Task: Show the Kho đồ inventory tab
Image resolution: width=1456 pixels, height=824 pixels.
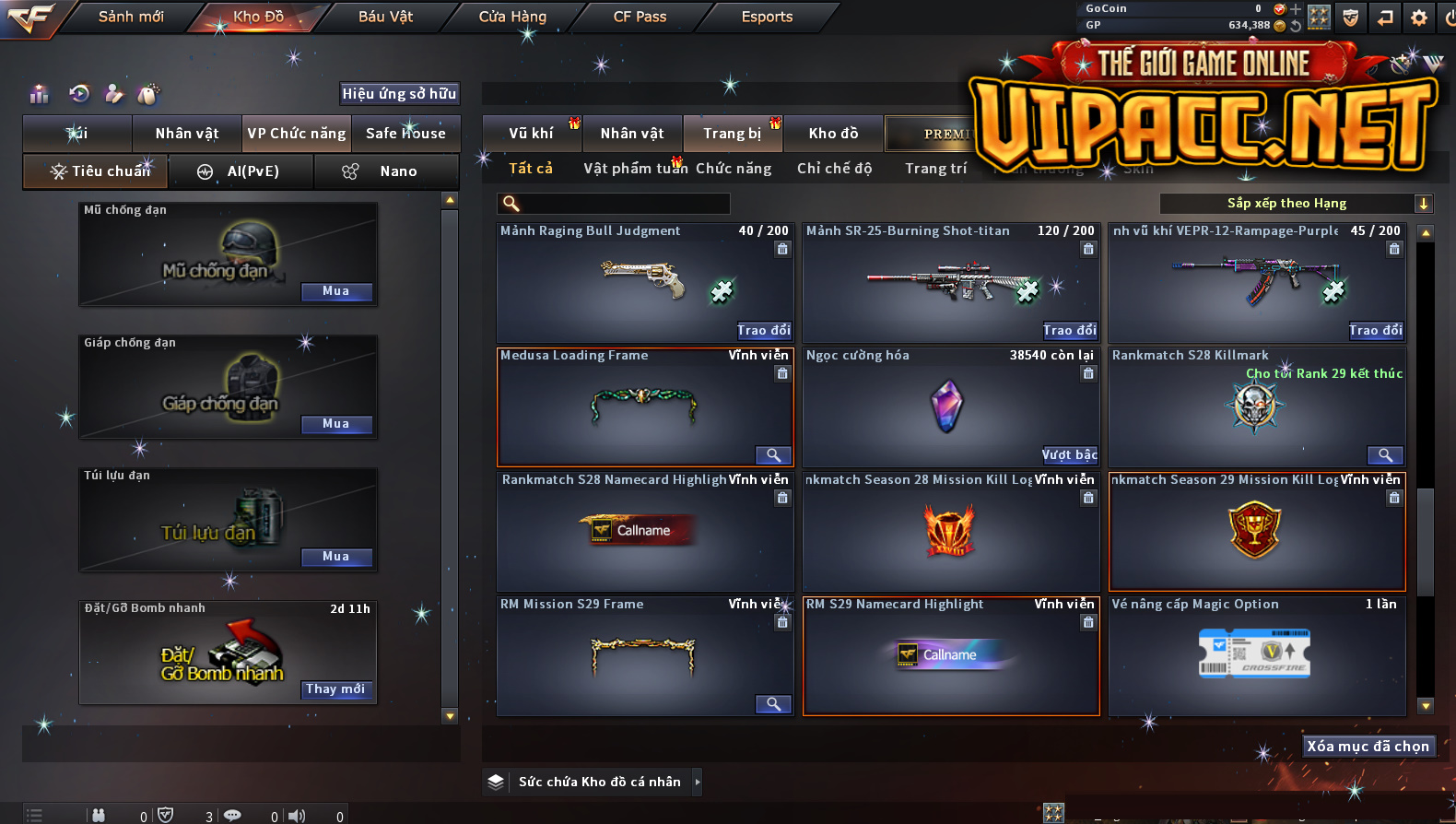Action: (833, 134)
